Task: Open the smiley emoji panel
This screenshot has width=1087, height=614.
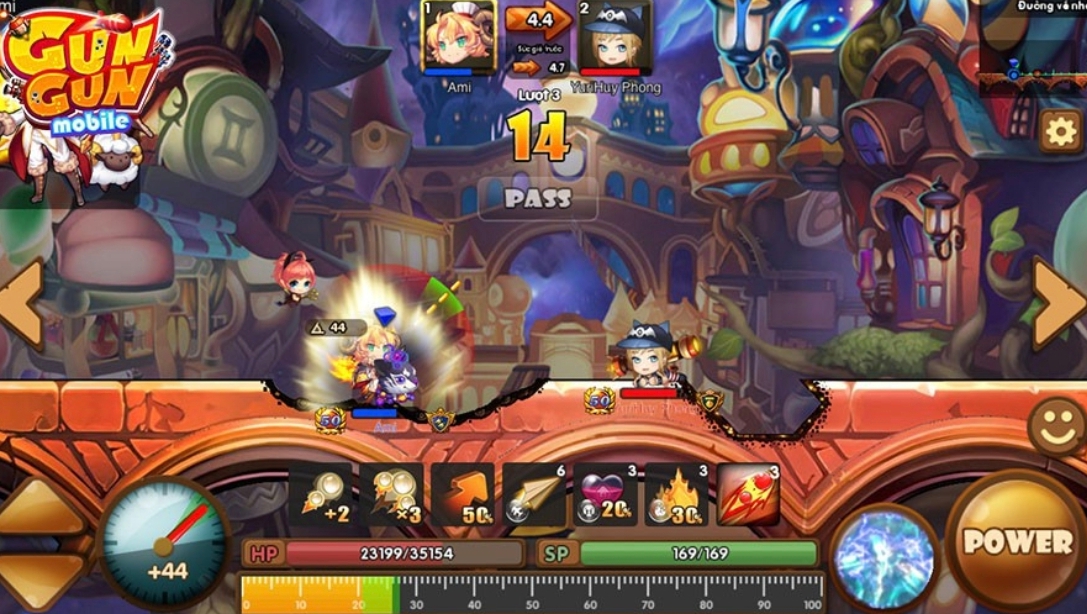Action: point(1058,428)
